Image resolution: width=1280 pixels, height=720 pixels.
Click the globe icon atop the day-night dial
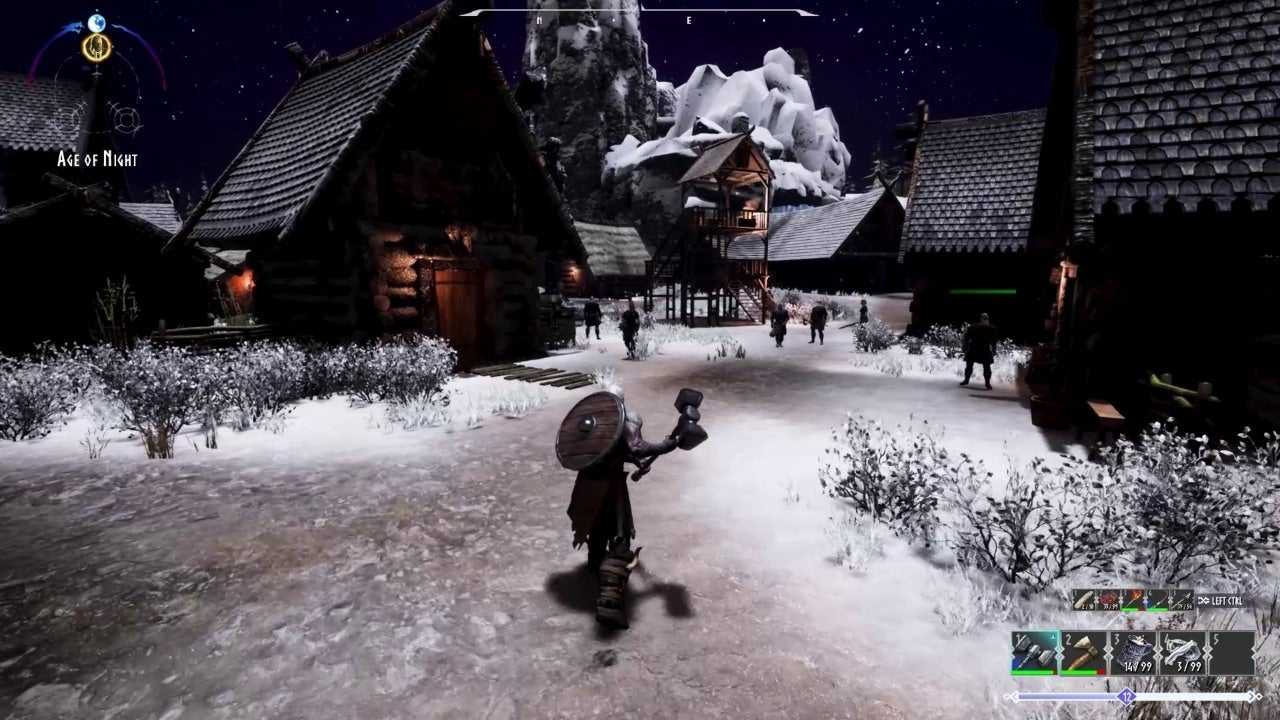click(x=97, y=22)
